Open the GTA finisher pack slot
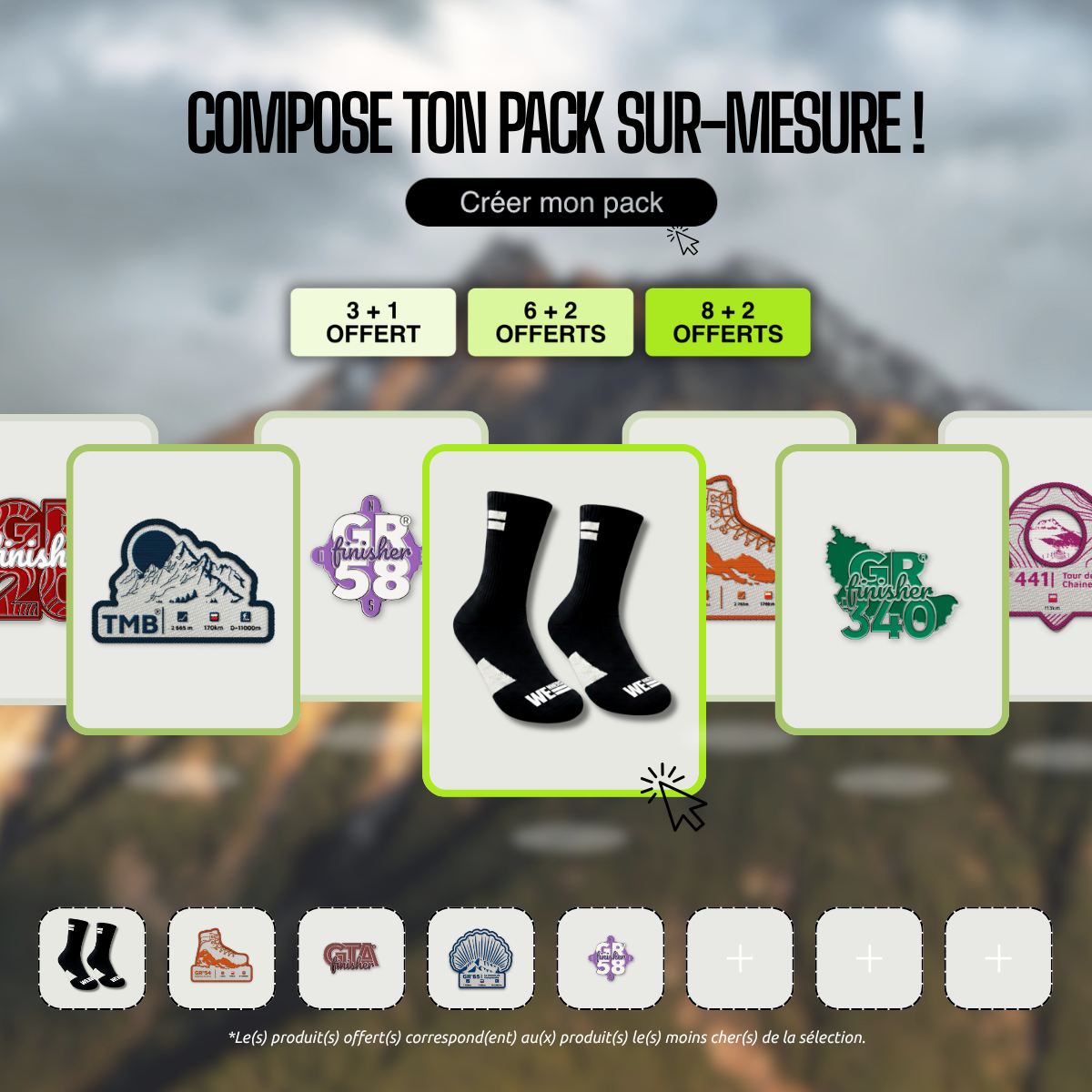The height and width of the screenshot is (1092, 1092). click(x=351, y=958)
